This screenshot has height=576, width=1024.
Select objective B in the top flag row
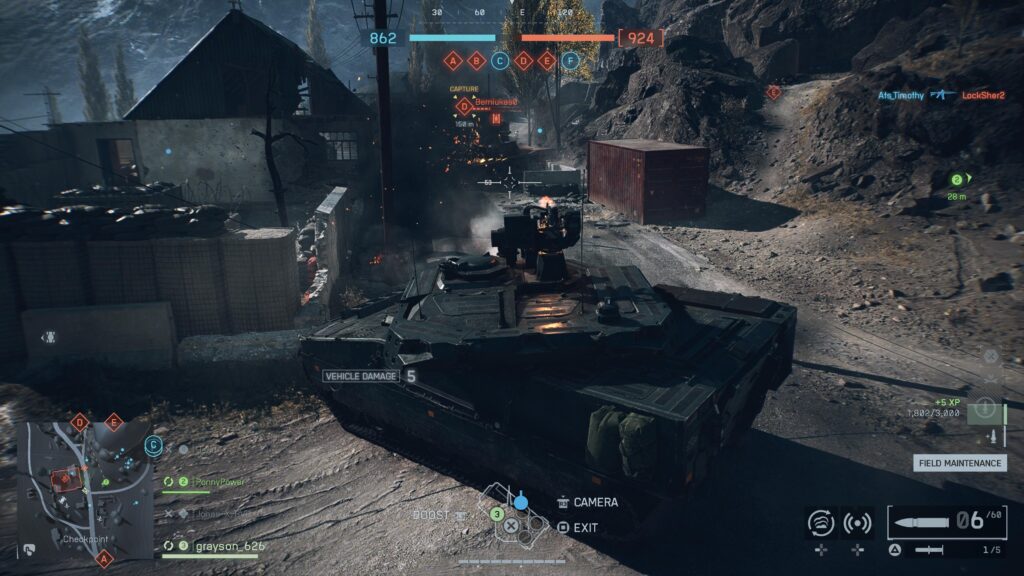[476, 60]
